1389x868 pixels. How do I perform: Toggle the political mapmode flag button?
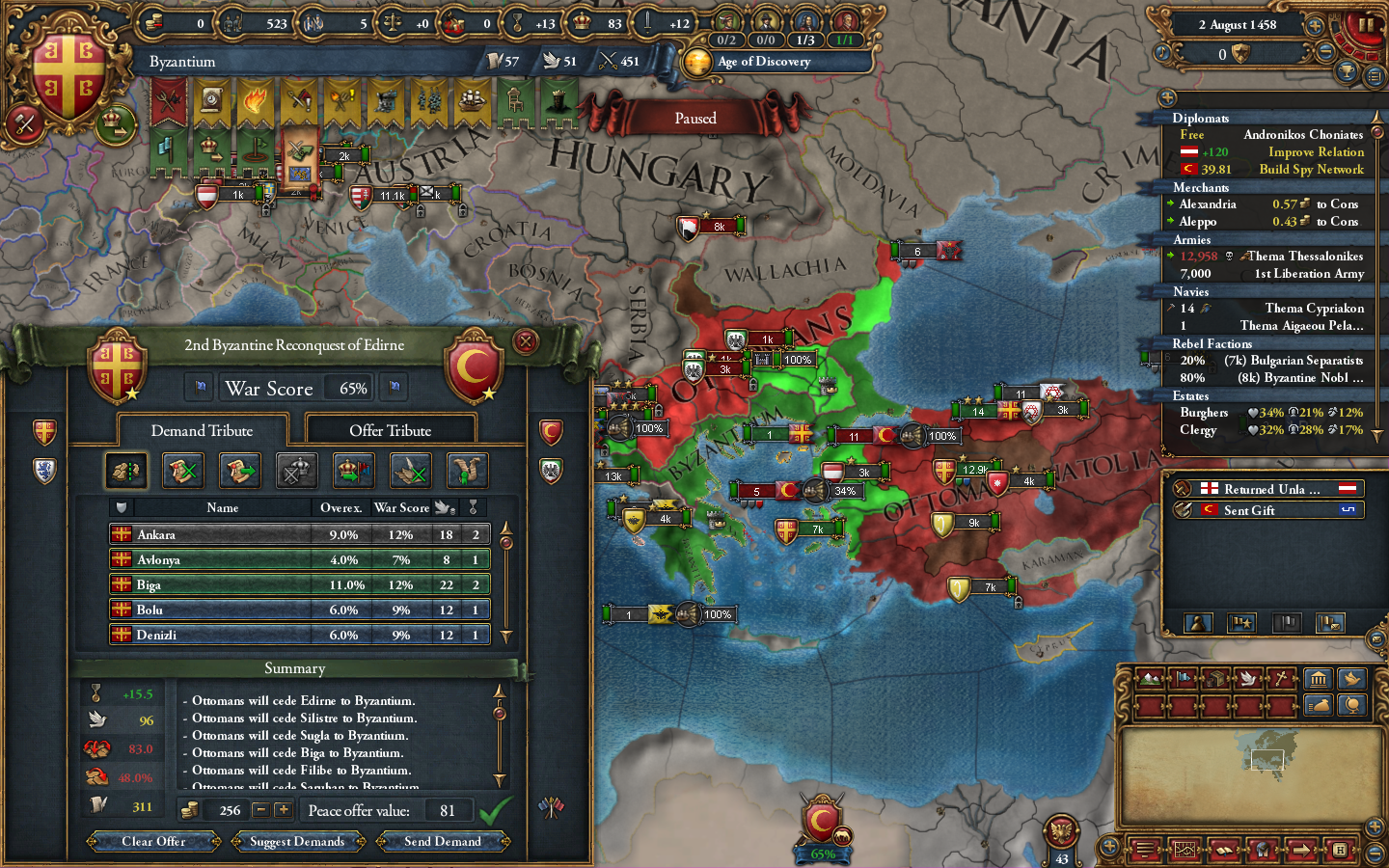point(1184,679)
